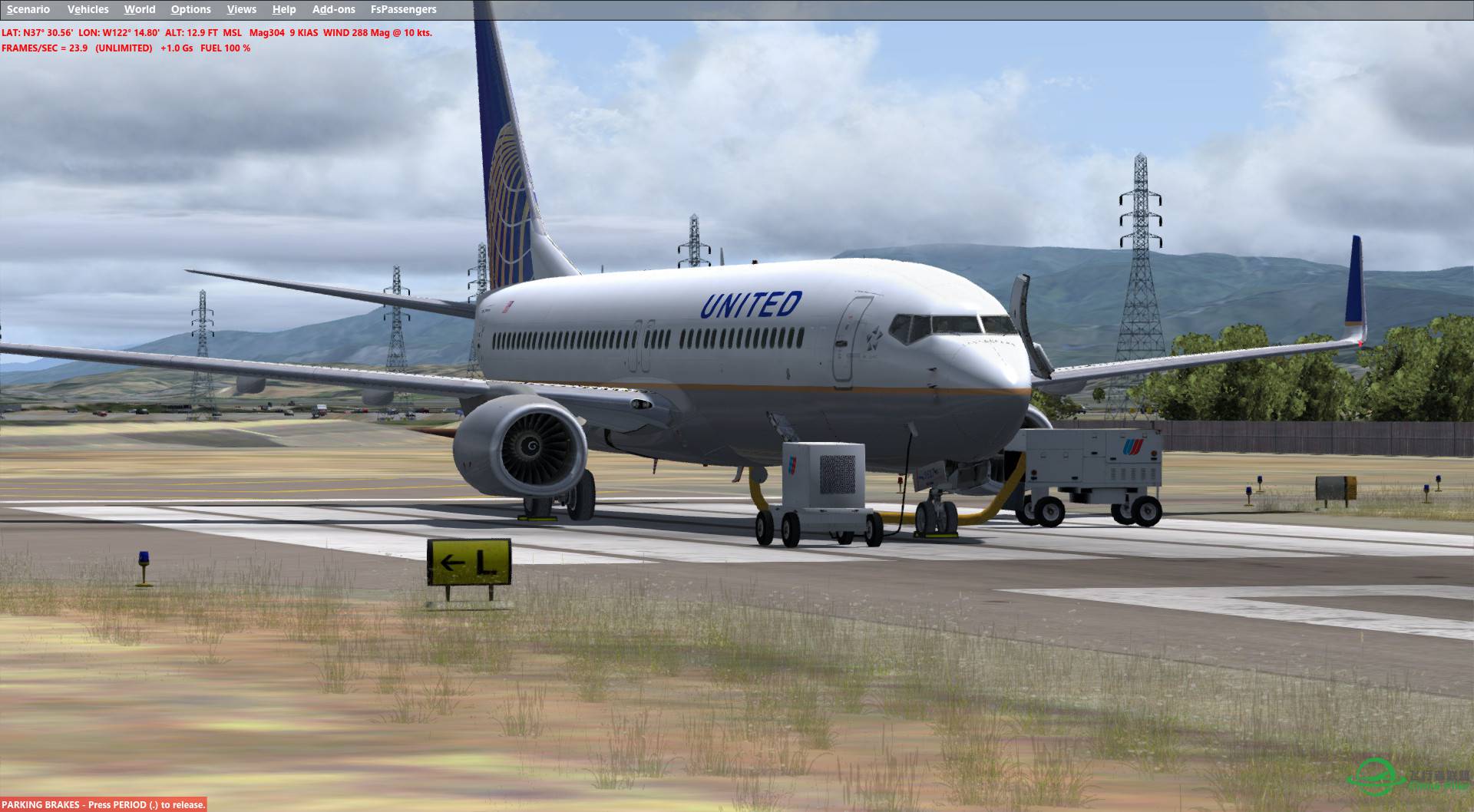Open the Views menu
Screen dimensions: 1474x812
241,9
